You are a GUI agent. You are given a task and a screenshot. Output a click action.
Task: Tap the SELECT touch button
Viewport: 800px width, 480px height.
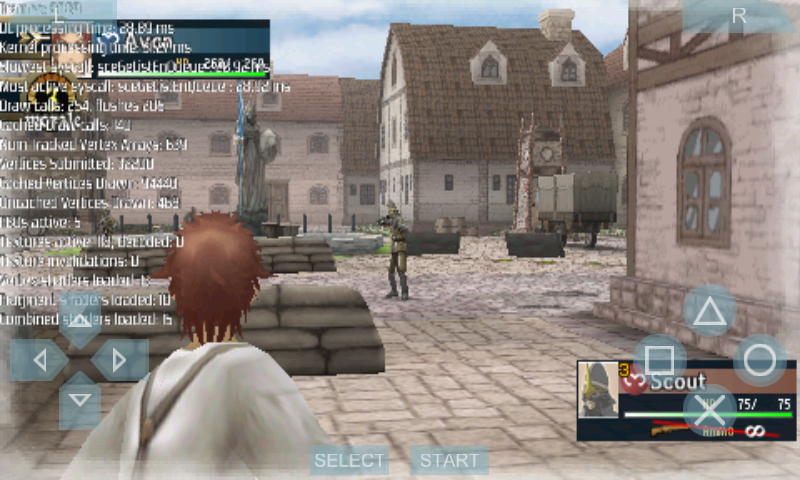pyautogui.click(x=349, y=461)
